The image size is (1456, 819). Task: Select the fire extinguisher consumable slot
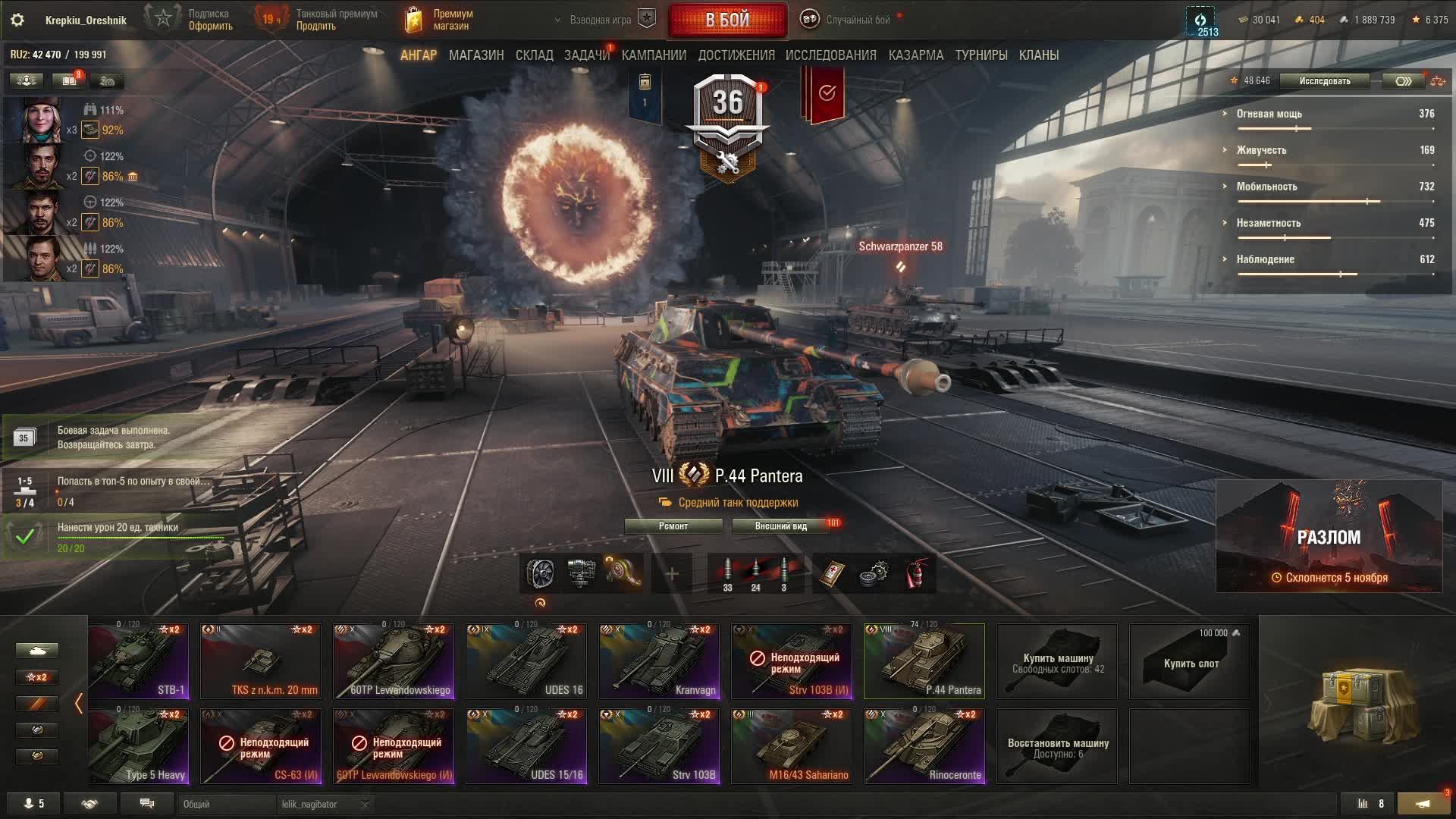coord(918,574)
